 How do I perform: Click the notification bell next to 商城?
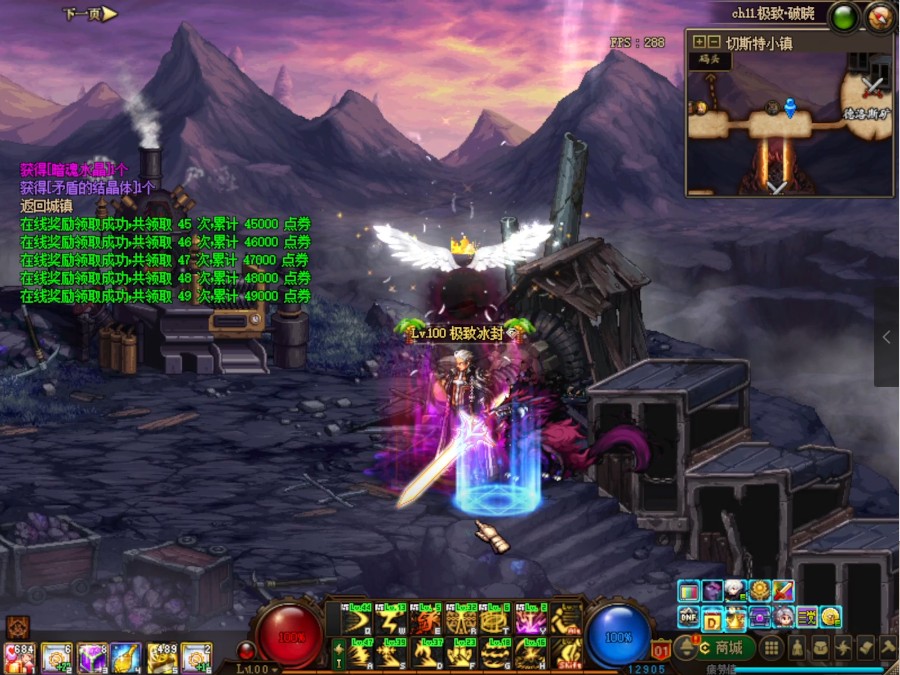coord(685,648)
